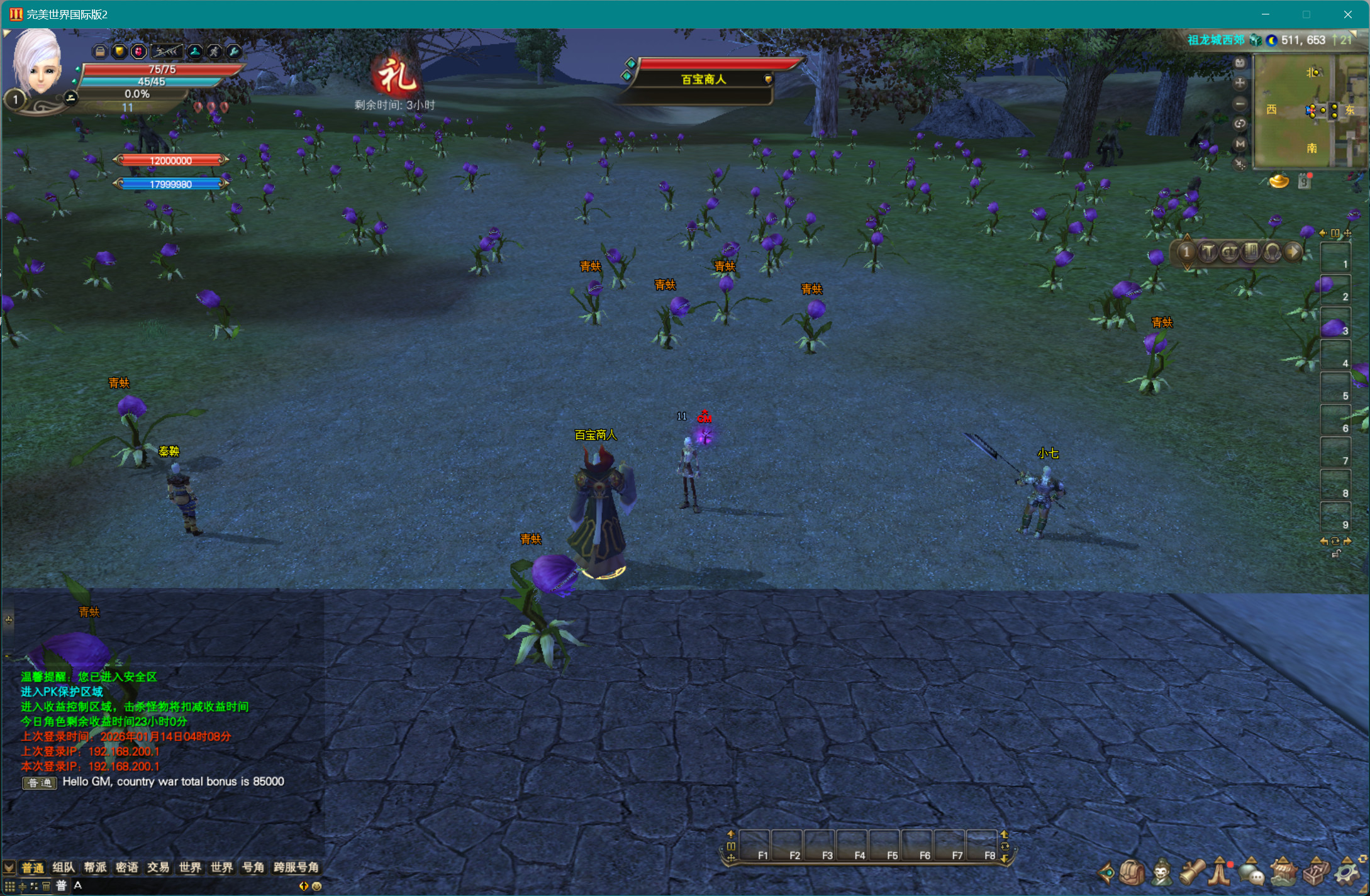Click the player portrait avatar
Viewport: 1370px width, 896px height.
point(38,63)
